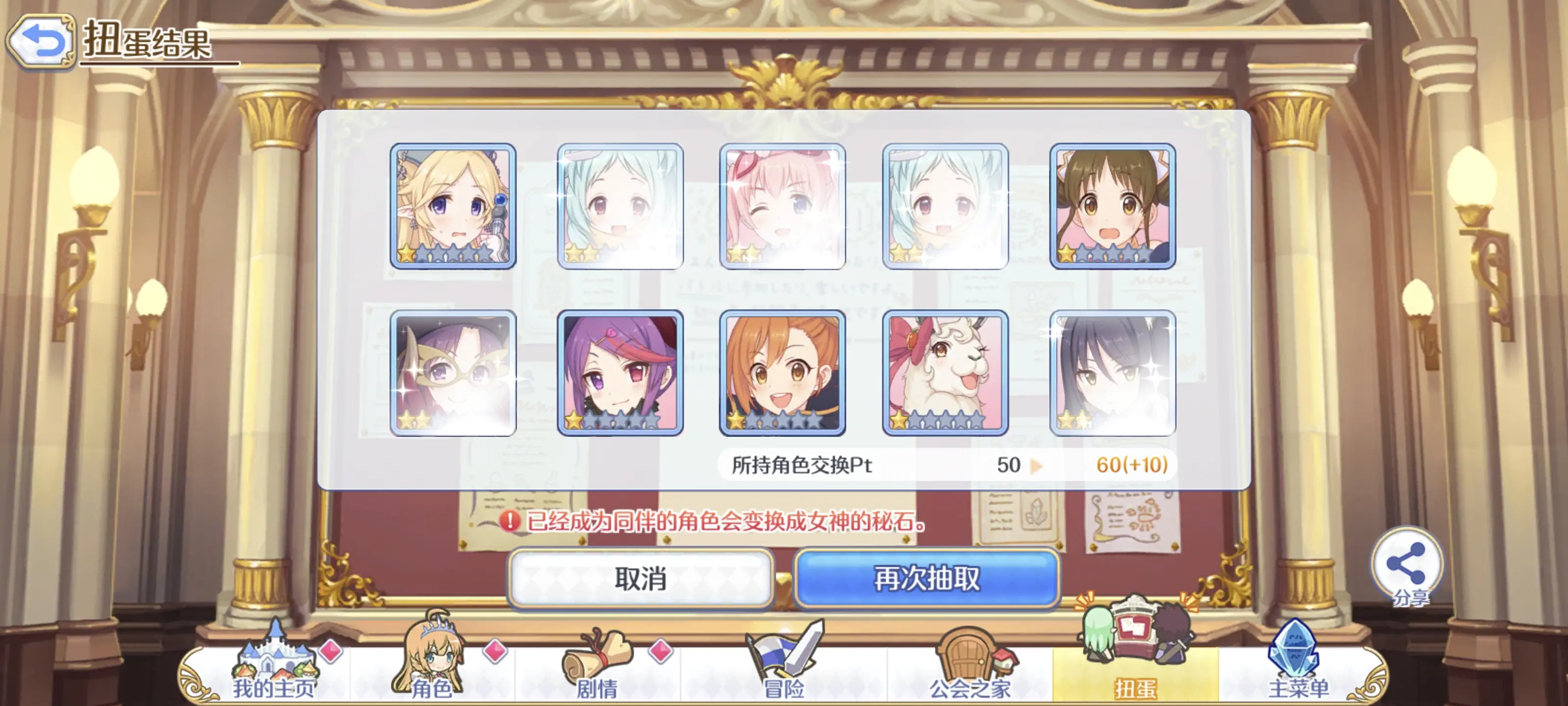Viewport: 1568px width, 706px height.
Task: Open the 剧情 story tab
Action: [597, 670]
